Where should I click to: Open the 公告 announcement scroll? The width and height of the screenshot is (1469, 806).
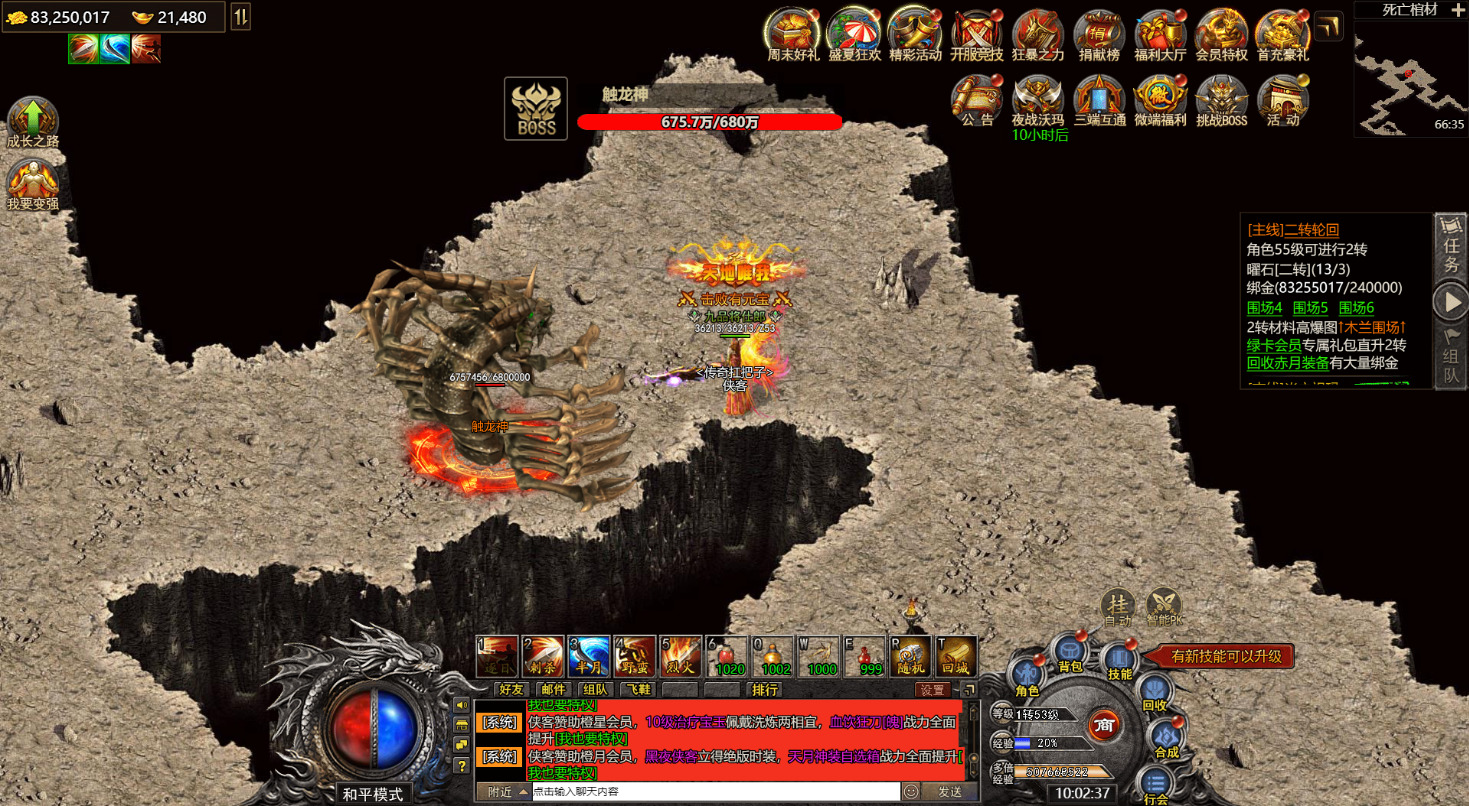tap(977, 99)
